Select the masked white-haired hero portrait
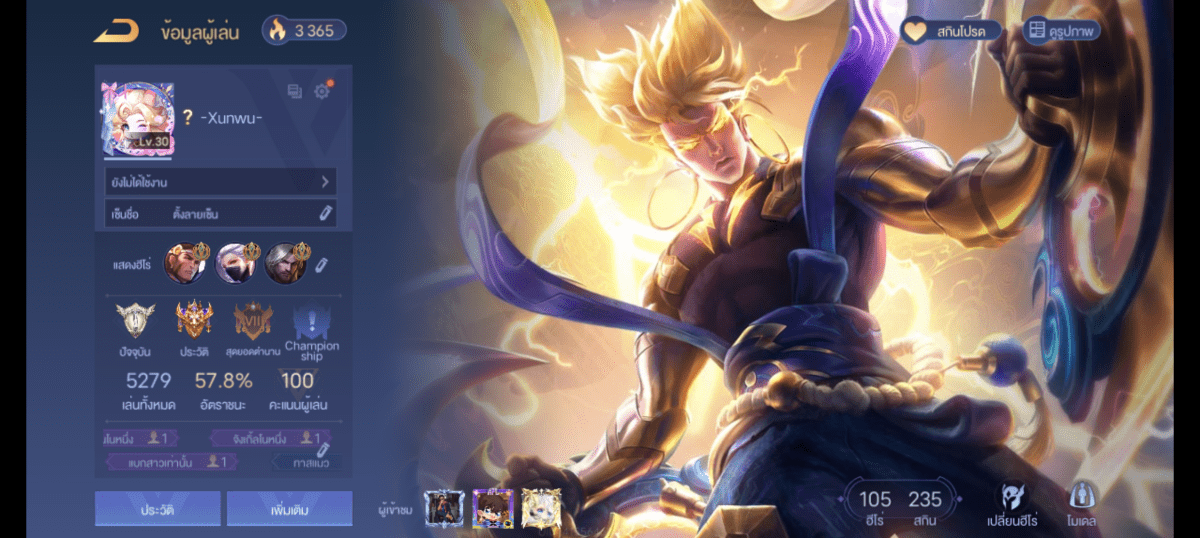 pyautogui.click(x=236, y=263)
